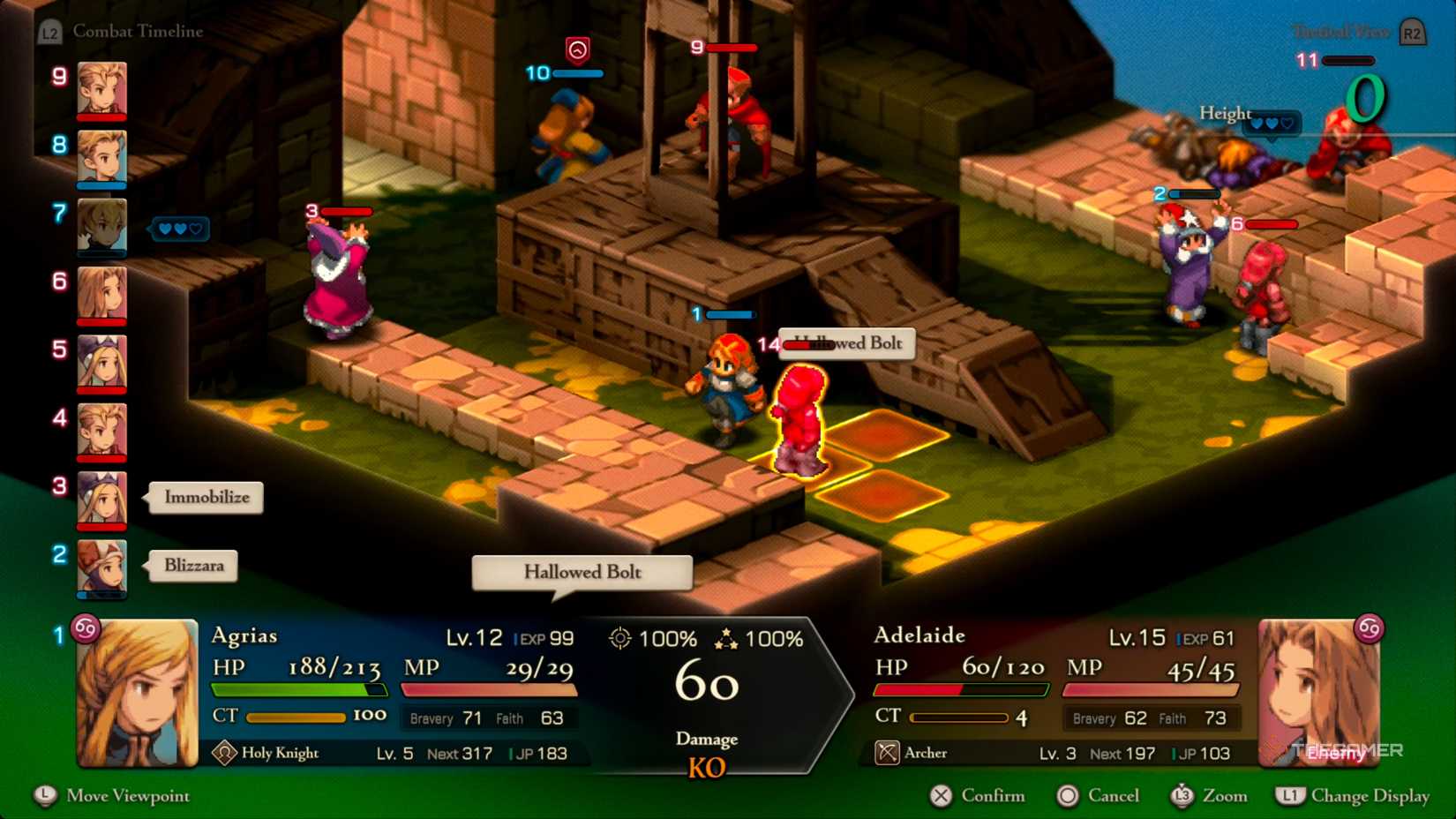Open the Hallowed Bolt banner details

[x=581, y=573]
